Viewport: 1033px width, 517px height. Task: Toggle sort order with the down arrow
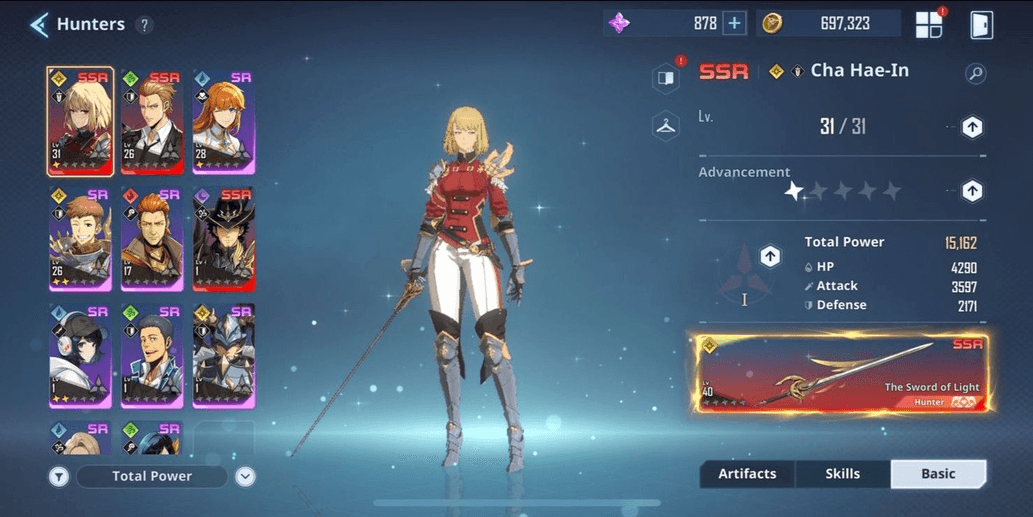(x=245, y=477)
